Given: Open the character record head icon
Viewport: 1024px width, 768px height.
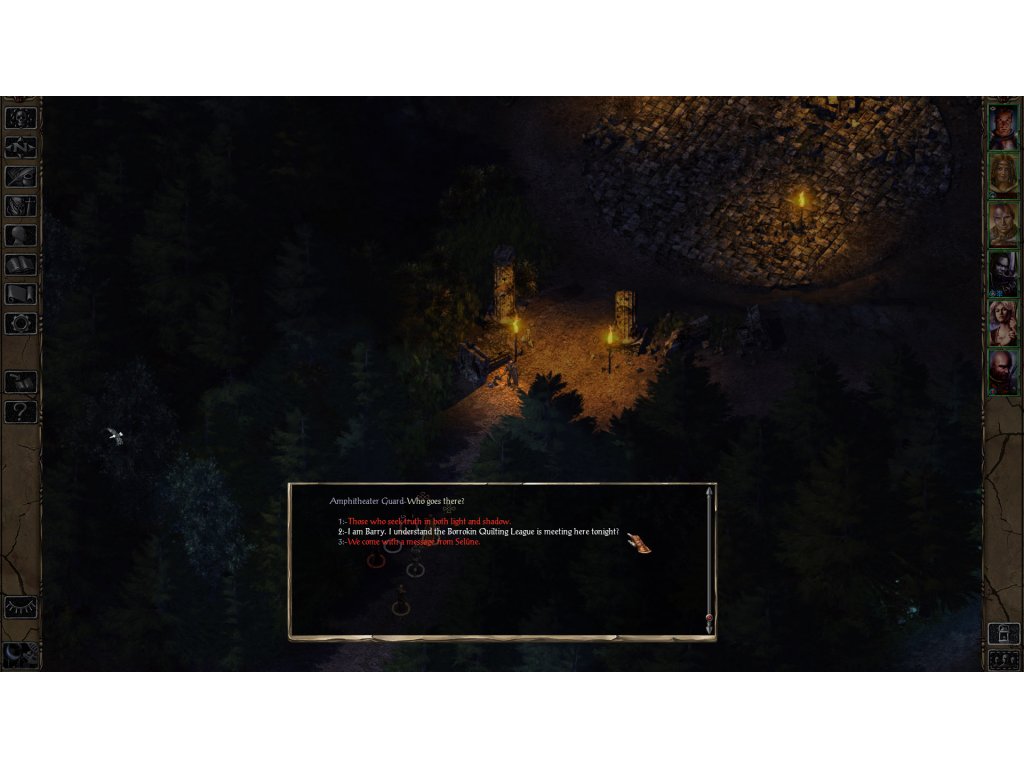Looking at the screenshot, I should tap(21, 236).
